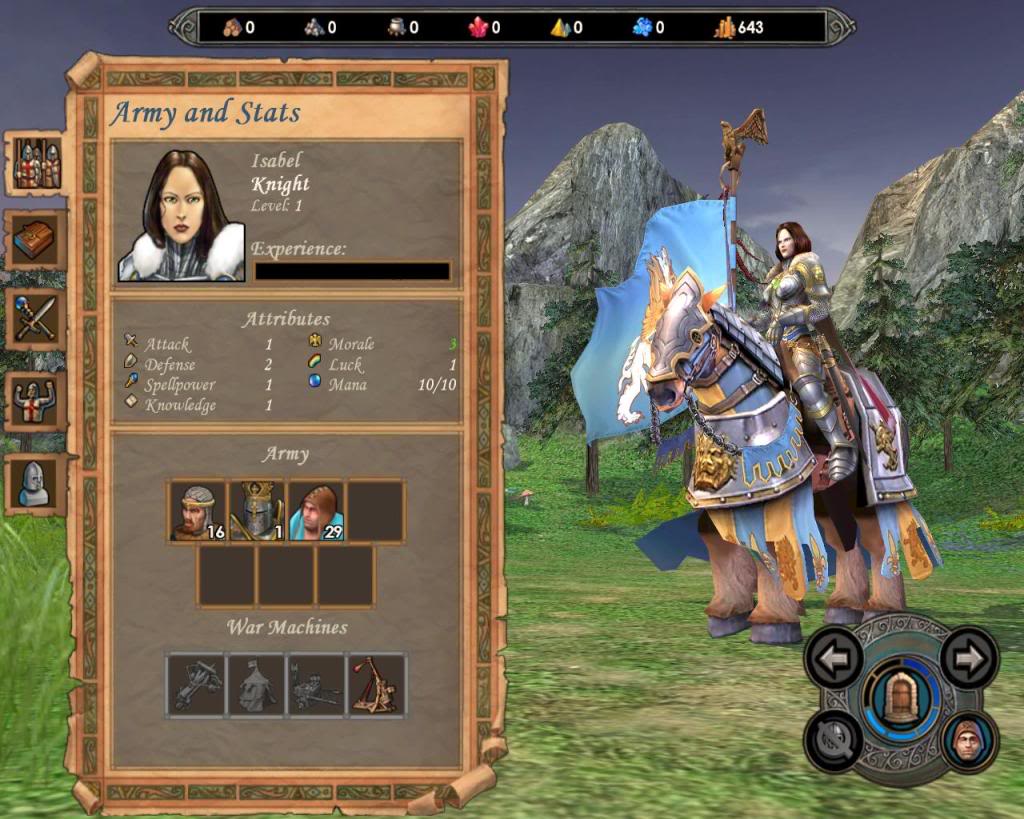Image resolution: width=1024 pixels, height=819 pixels.
Task: Select the stack of 16 bearded soldiers
Action: pos(197,511)
